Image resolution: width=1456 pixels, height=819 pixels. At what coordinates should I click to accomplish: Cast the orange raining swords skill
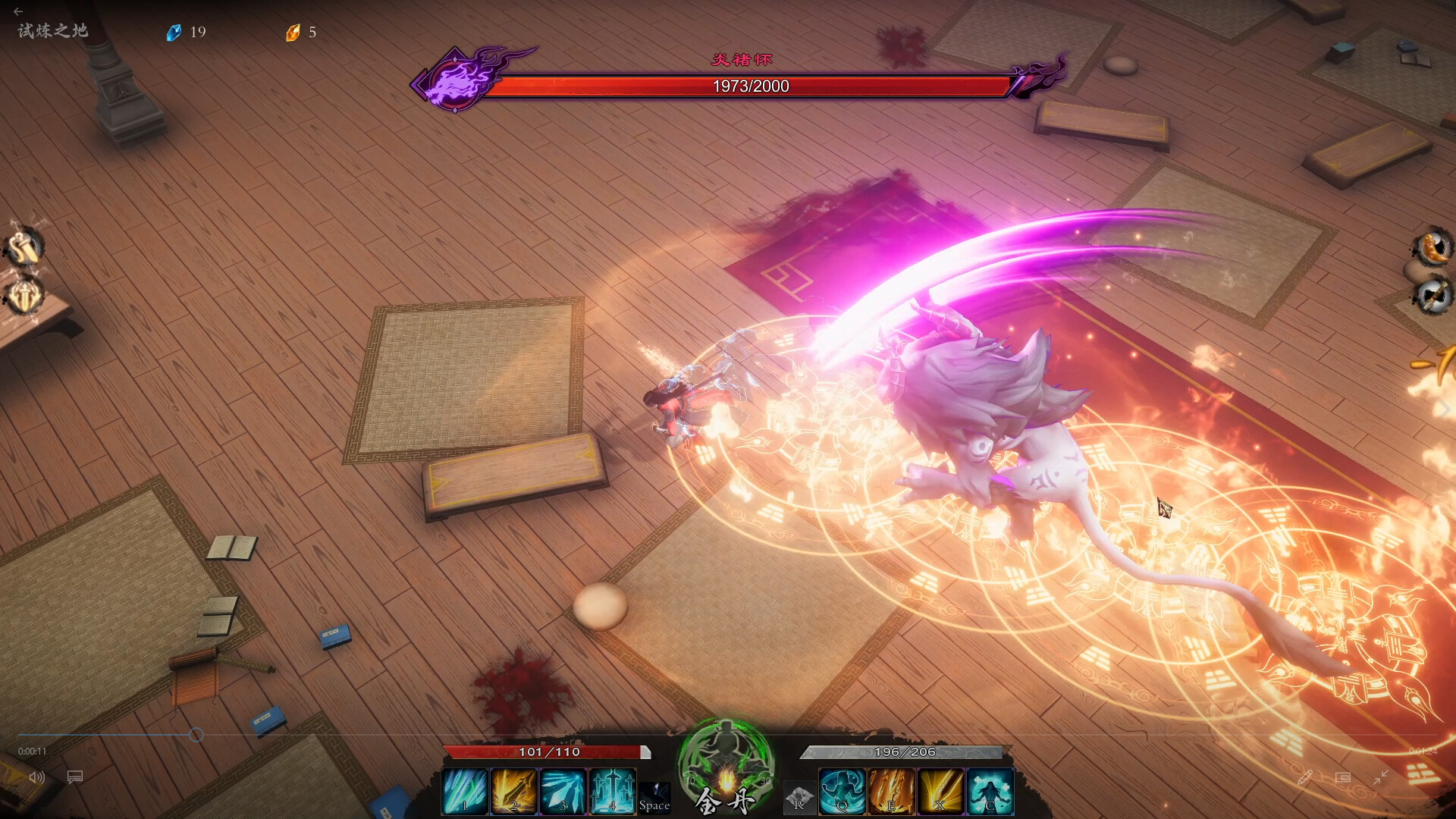coord(891,791)
